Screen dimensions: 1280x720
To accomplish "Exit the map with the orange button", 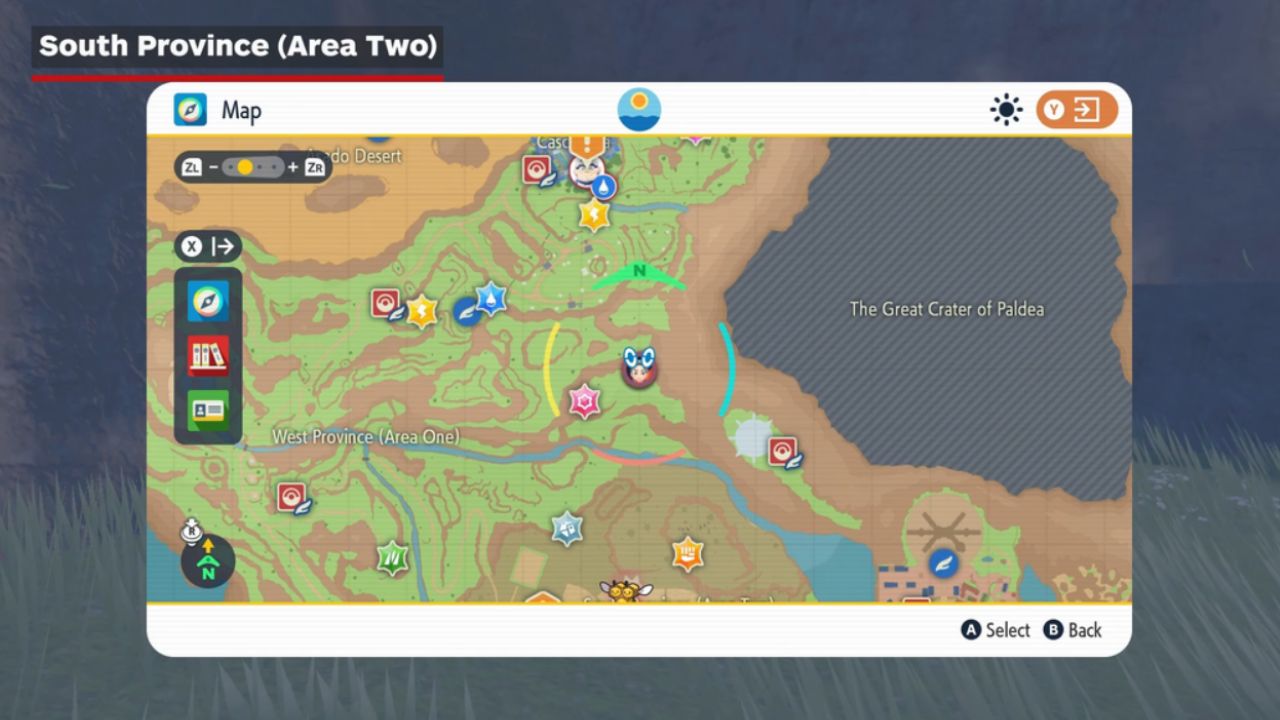I will click(1076, 109).
